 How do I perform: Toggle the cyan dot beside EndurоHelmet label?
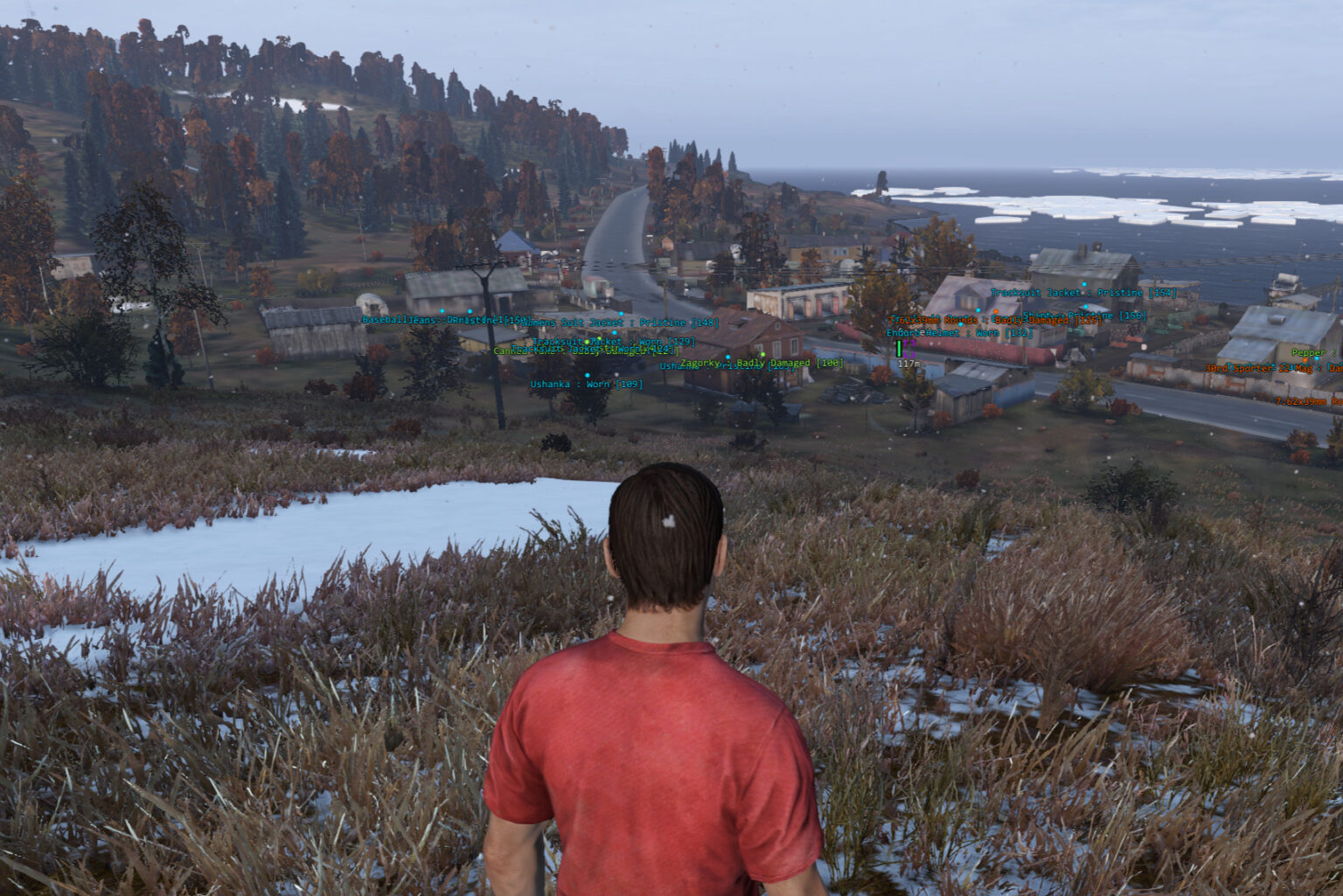(962, 324)
